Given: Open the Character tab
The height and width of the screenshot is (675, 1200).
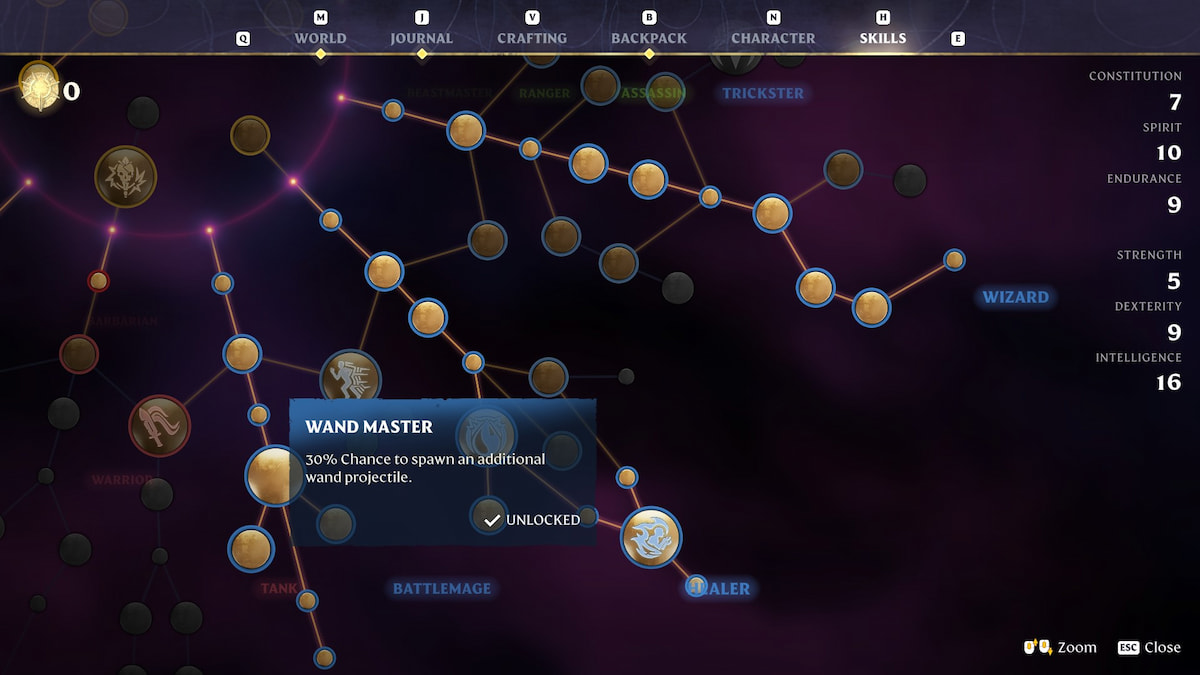Looking at the screenshot, I should coord(773,38).
